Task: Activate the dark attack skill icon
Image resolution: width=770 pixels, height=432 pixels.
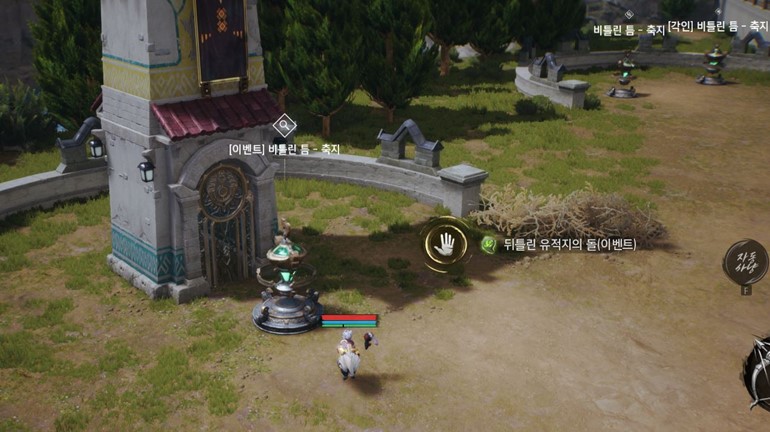Action: coord(759,372)
